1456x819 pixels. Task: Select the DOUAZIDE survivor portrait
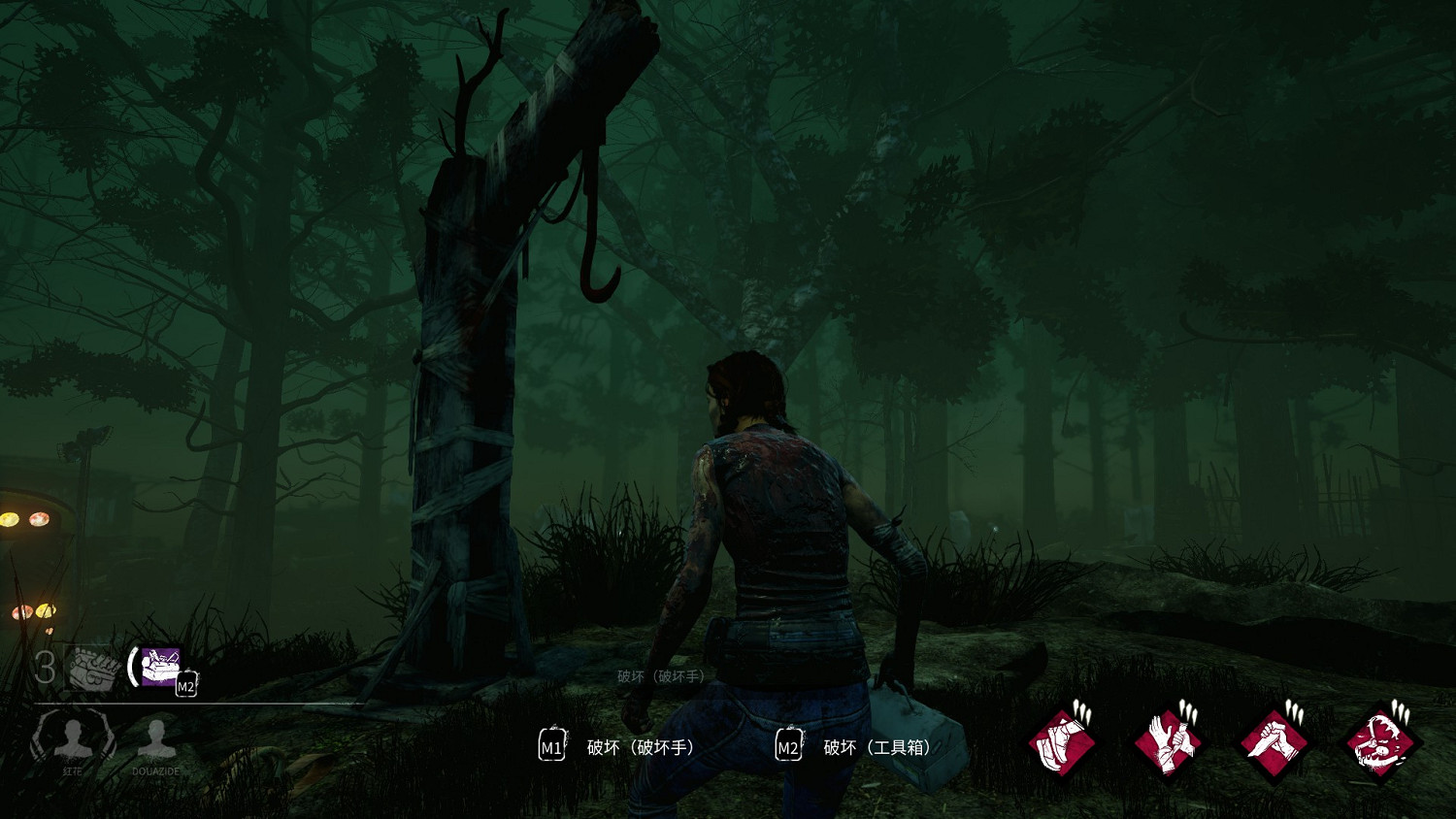[x=155, y=740]
